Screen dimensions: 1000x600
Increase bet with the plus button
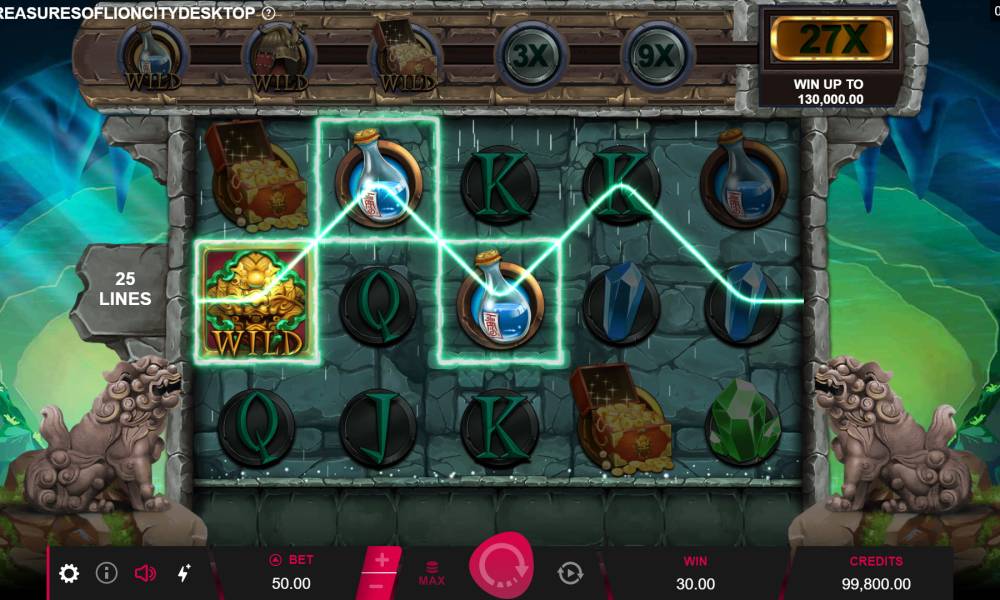[x=383, y=560]
